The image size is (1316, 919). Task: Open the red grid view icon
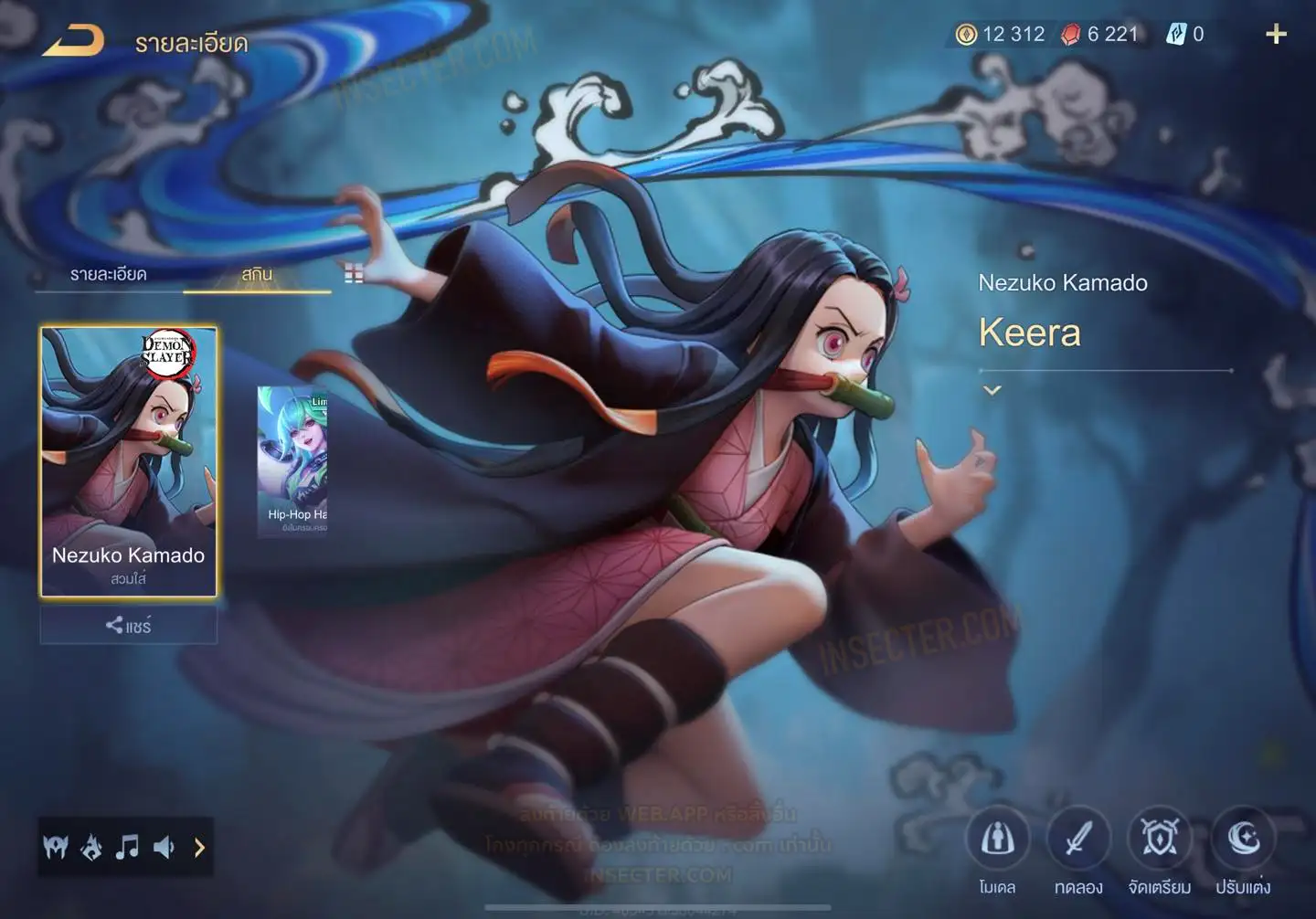(354, 273)
